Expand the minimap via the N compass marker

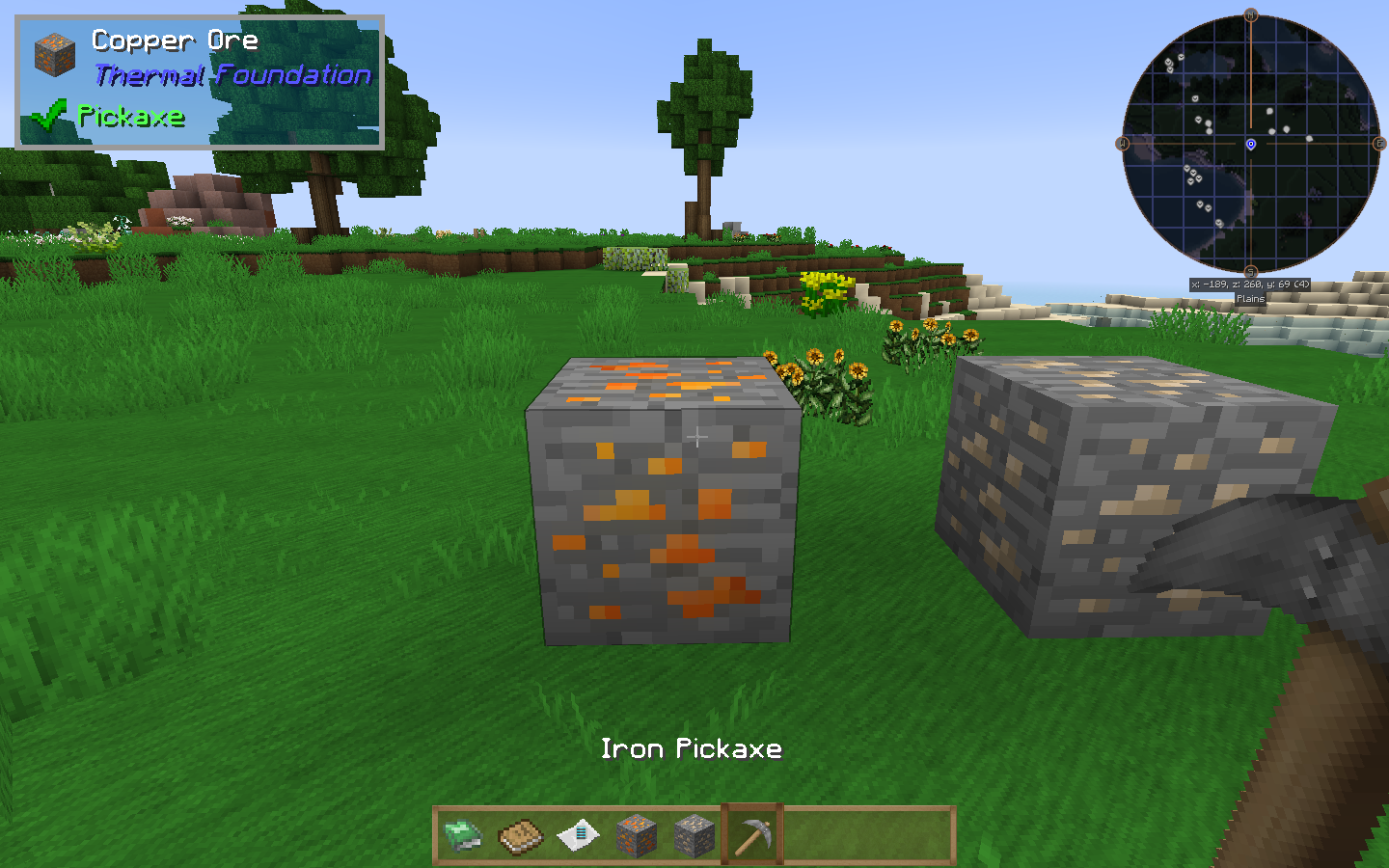[x=1252, y=14]
